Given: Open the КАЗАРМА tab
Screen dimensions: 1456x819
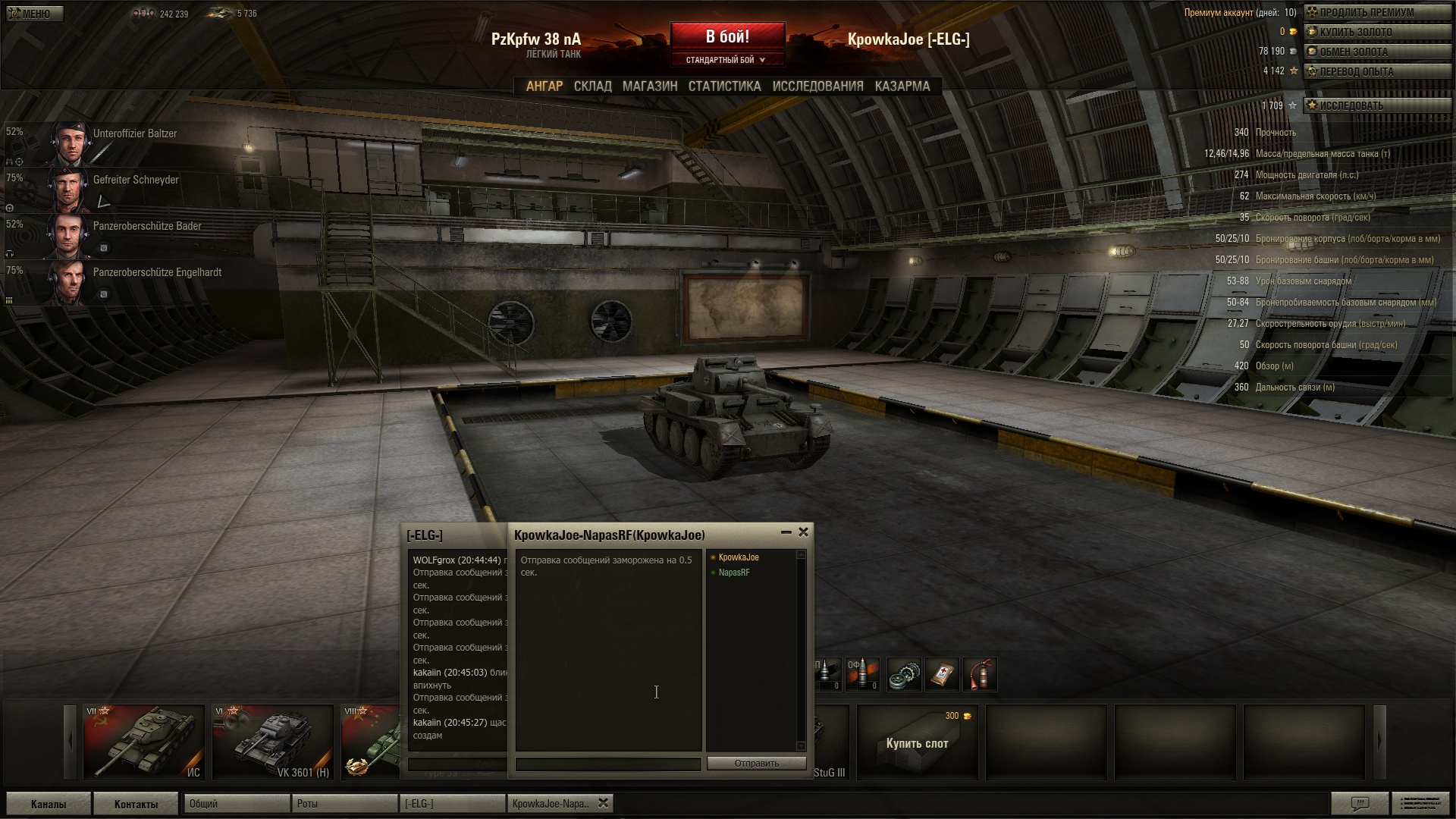Looking at the screenshot, I should (902, 86).
